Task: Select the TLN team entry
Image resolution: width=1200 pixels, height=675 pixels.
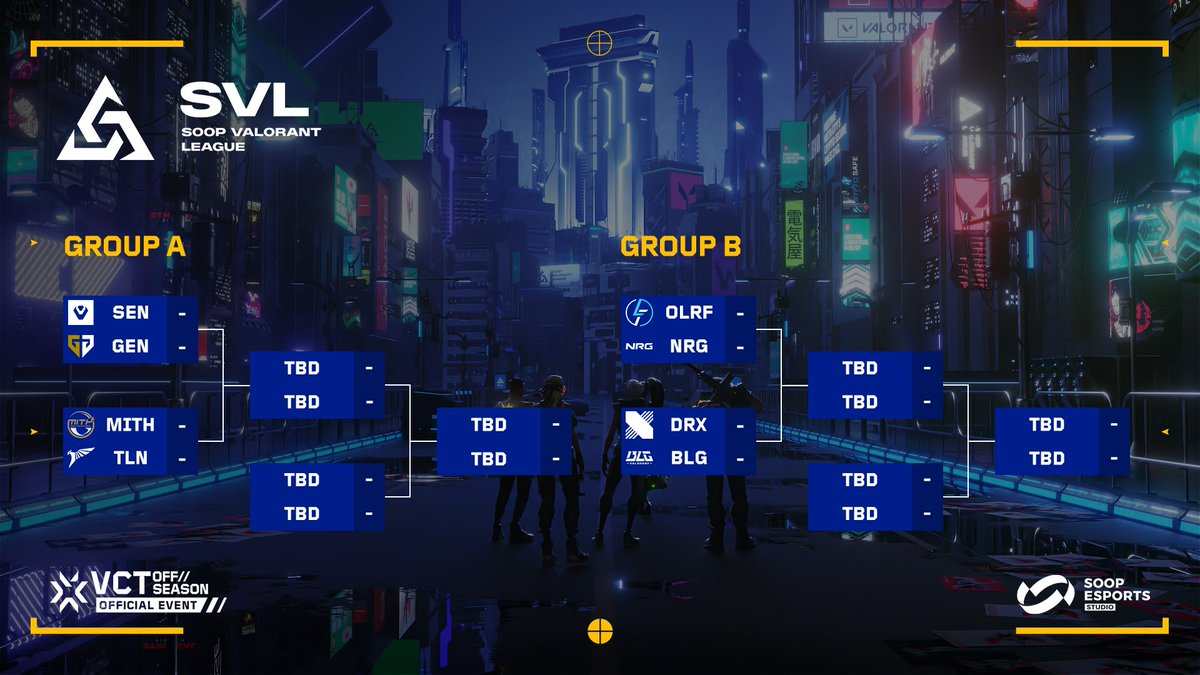Action: tap(130, 459)
